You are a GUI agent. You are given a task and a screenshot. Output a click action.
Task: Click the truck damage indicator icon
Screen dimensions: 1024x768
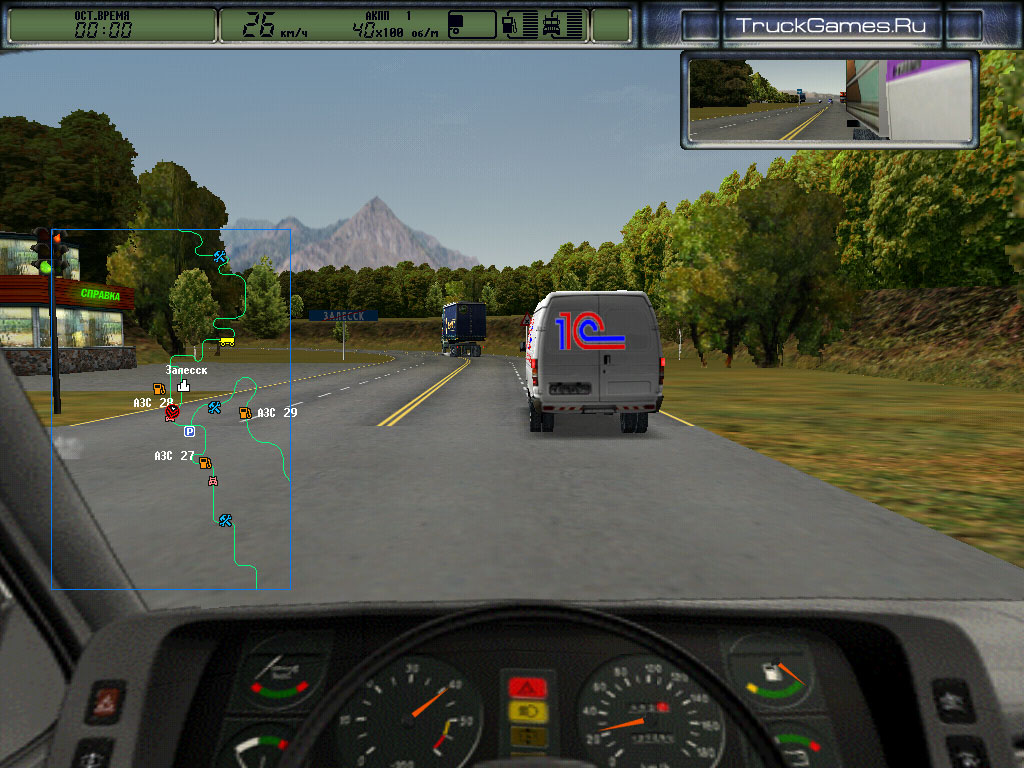coord(550,25)
